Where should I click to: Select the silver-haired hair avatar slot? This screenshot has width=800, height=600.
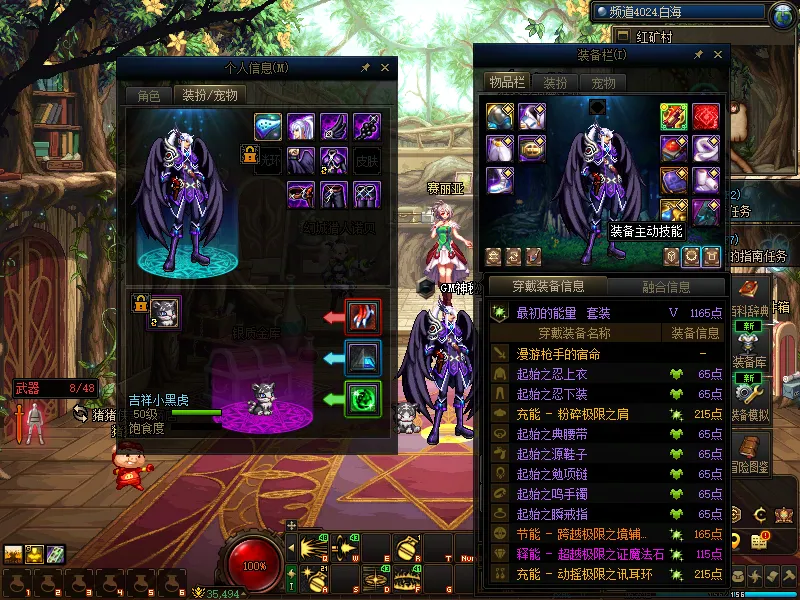(301, 127)
